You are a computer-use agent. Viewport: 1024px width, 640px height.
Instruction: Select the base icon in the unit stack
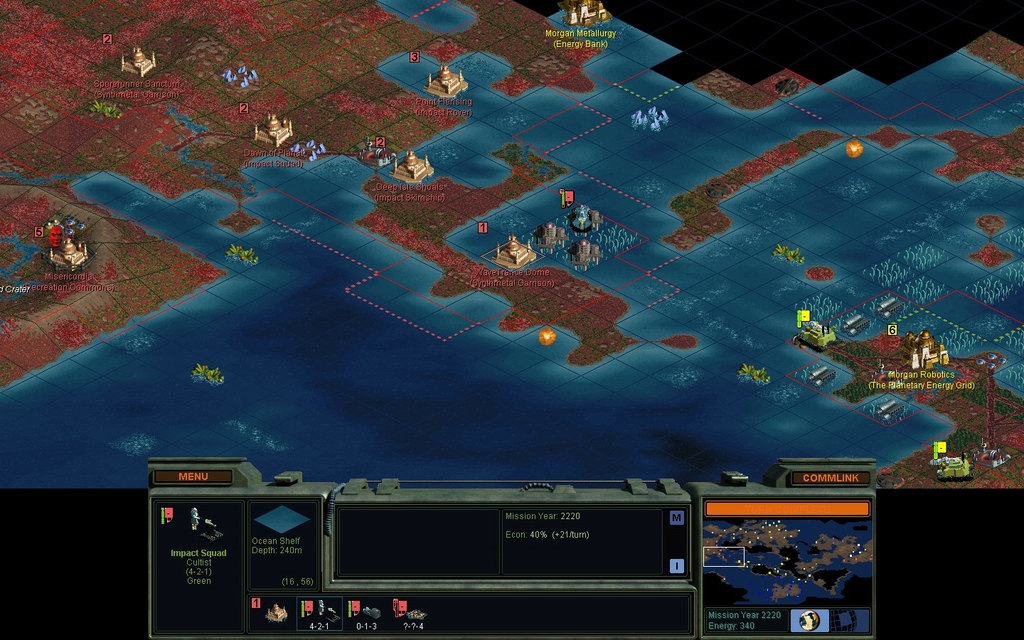click(x=275, y=612)
